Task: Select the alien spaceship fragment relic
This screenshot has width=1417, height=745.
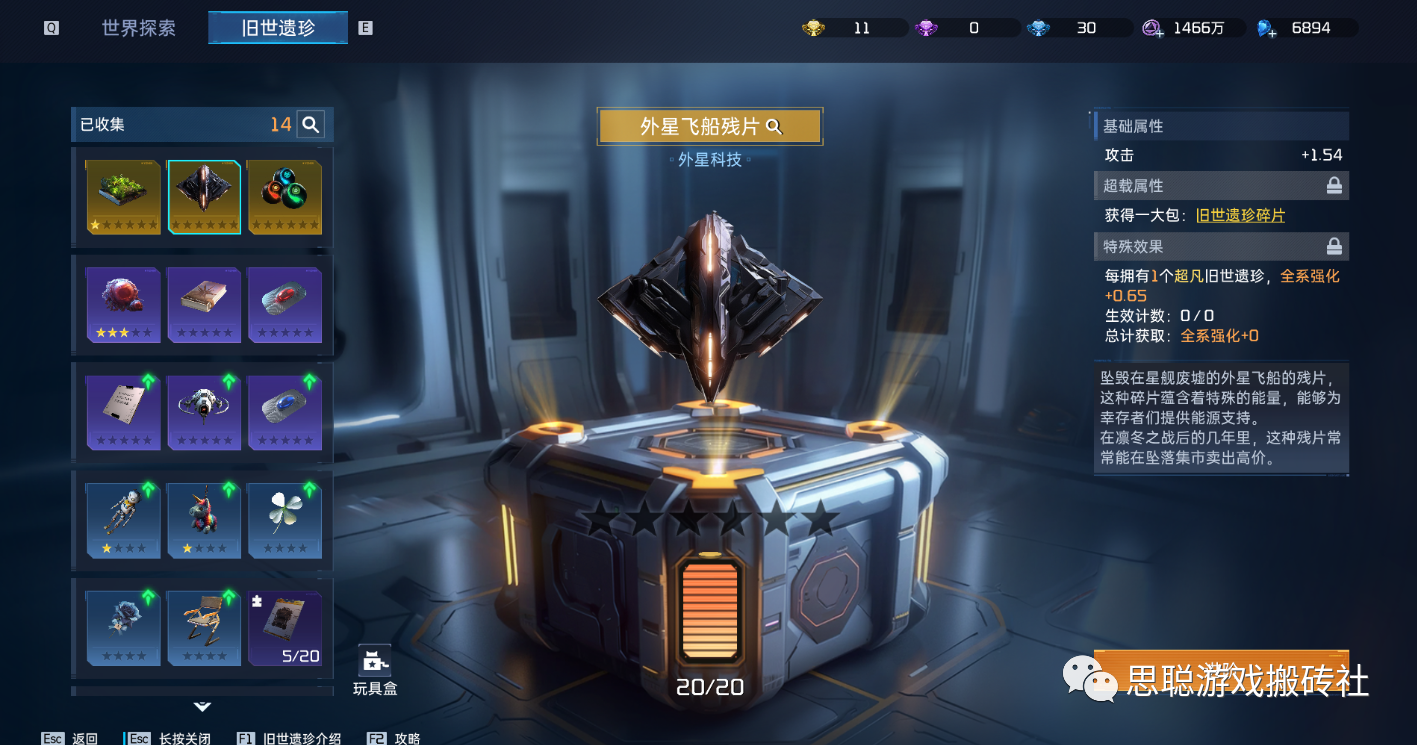Action: [204, 196]
